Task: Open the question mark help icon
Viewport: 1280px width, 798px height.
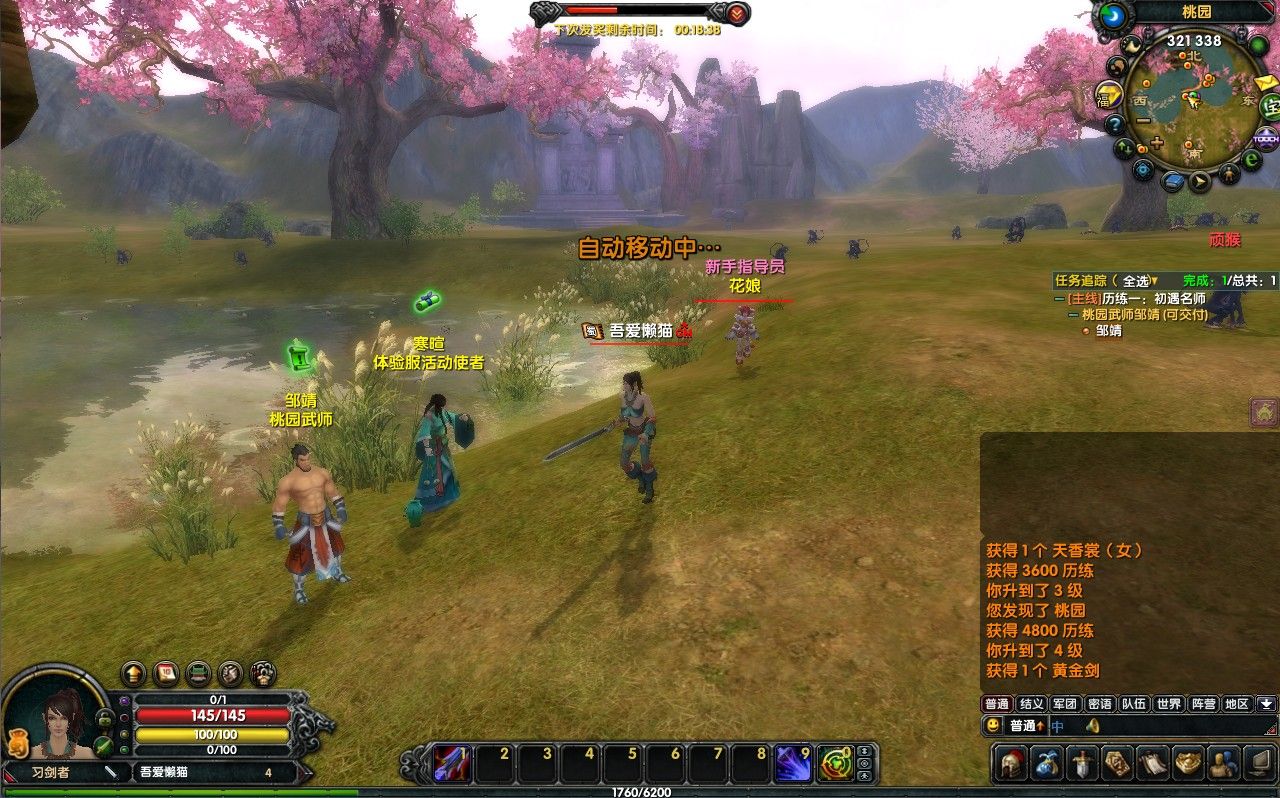Action: pyautogui.click(x=1114, y=125)
